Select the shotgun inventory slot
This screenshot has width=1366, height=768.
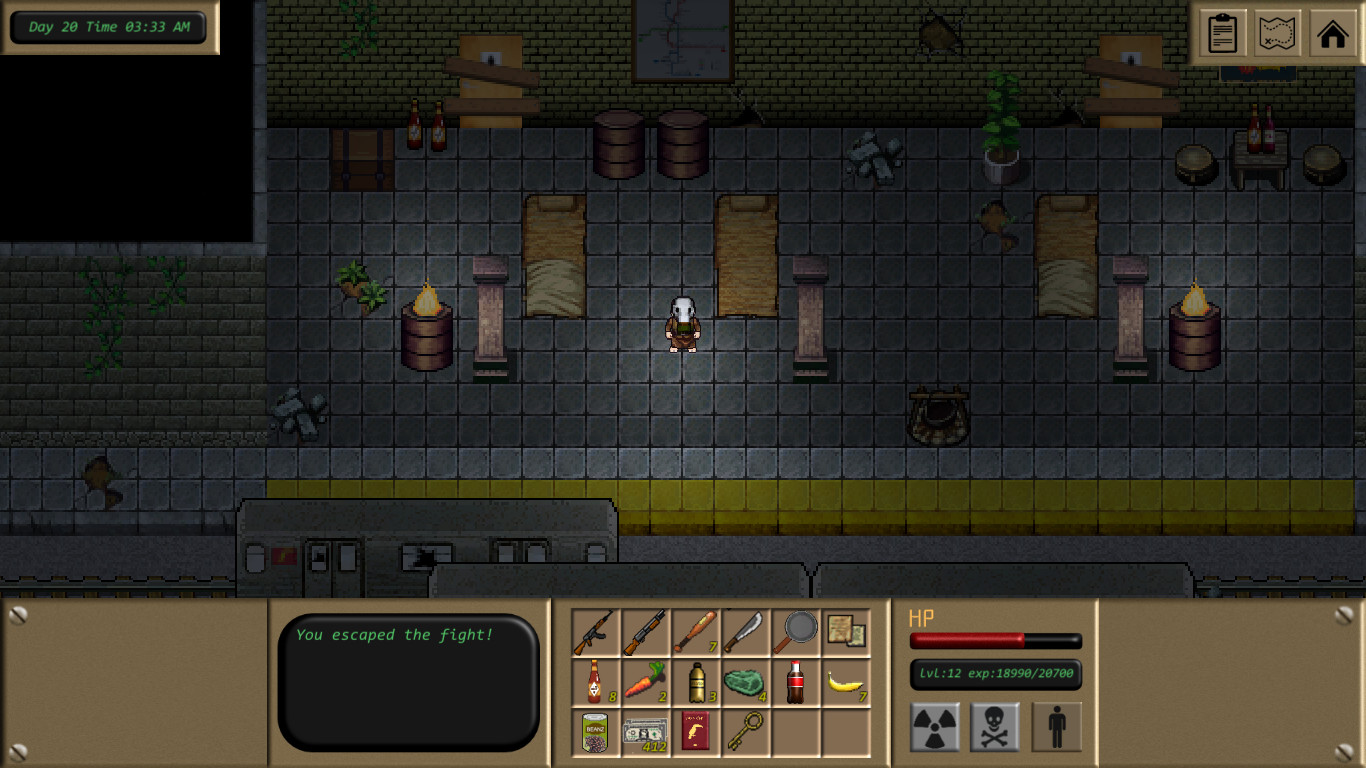coord(645,633)
